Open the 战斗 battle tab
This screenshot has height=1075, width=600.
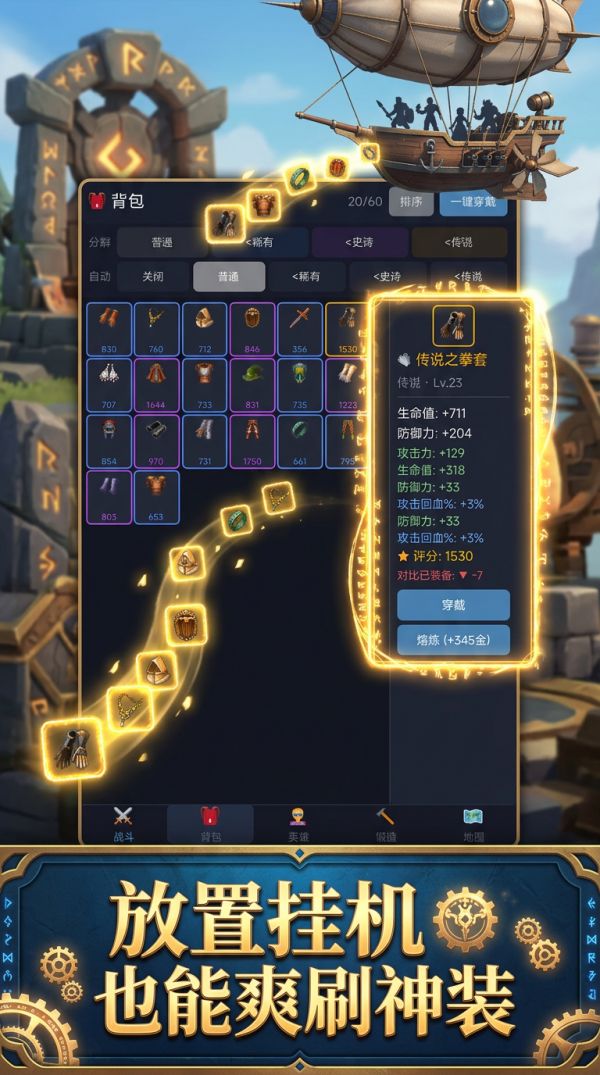pos(123,824)
